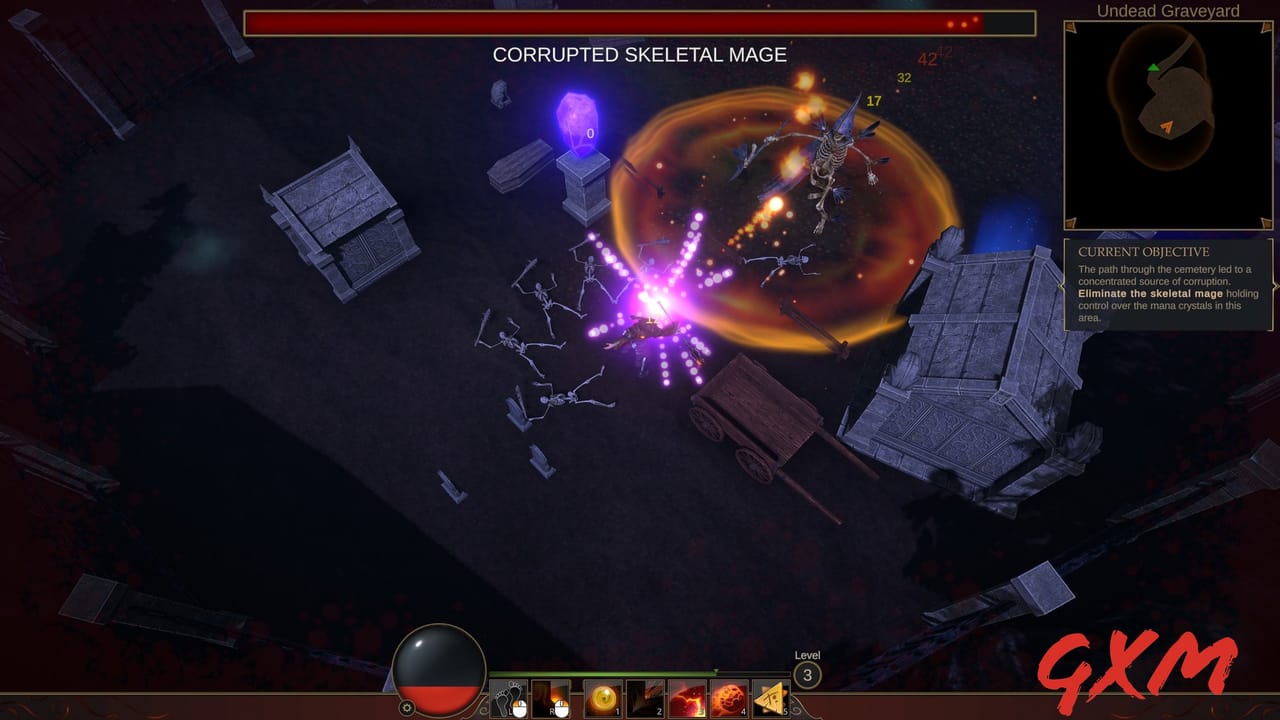
Task: Click the glowing purple mana crystal
Action: [576, 120]
